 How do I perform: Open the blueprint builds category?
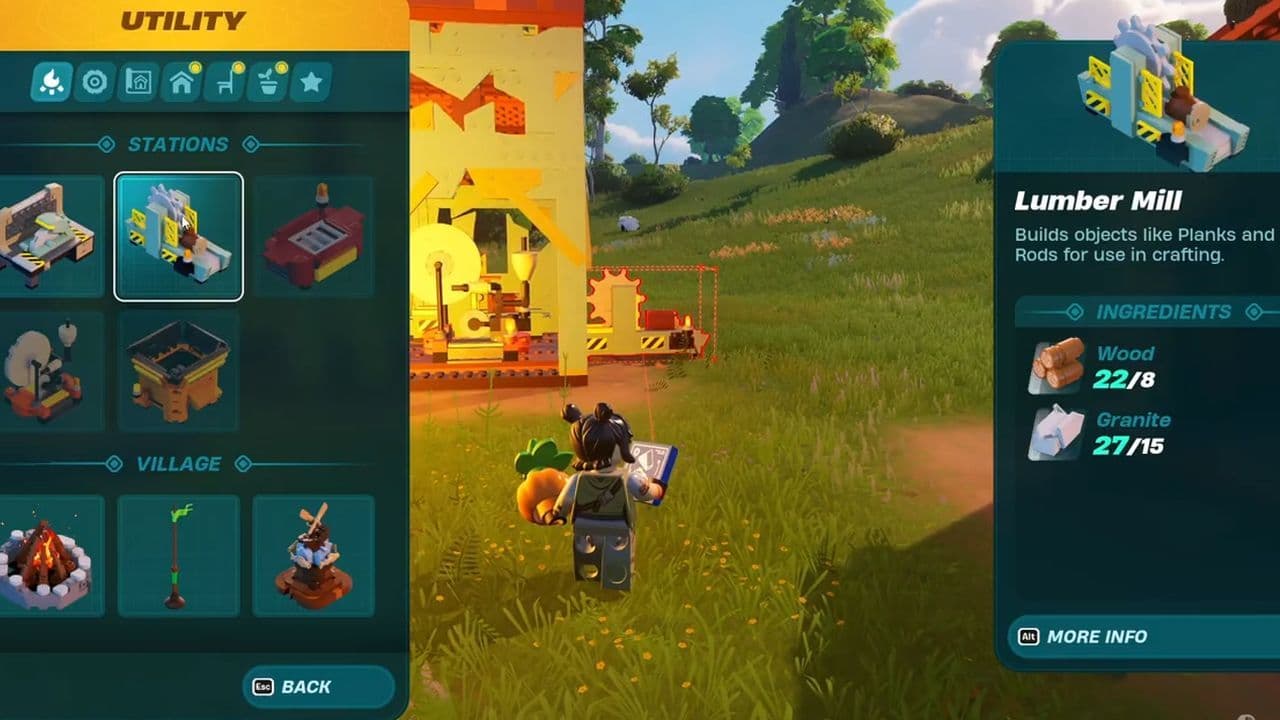click(x=138, y=82)
